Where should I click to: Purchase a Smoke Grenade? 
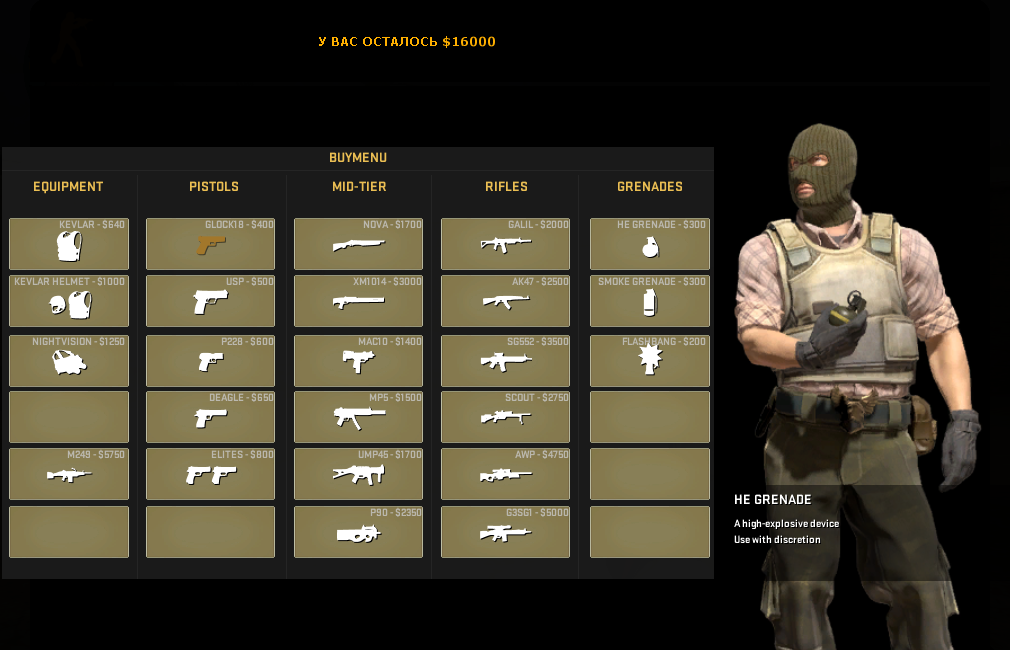(650, 301)
